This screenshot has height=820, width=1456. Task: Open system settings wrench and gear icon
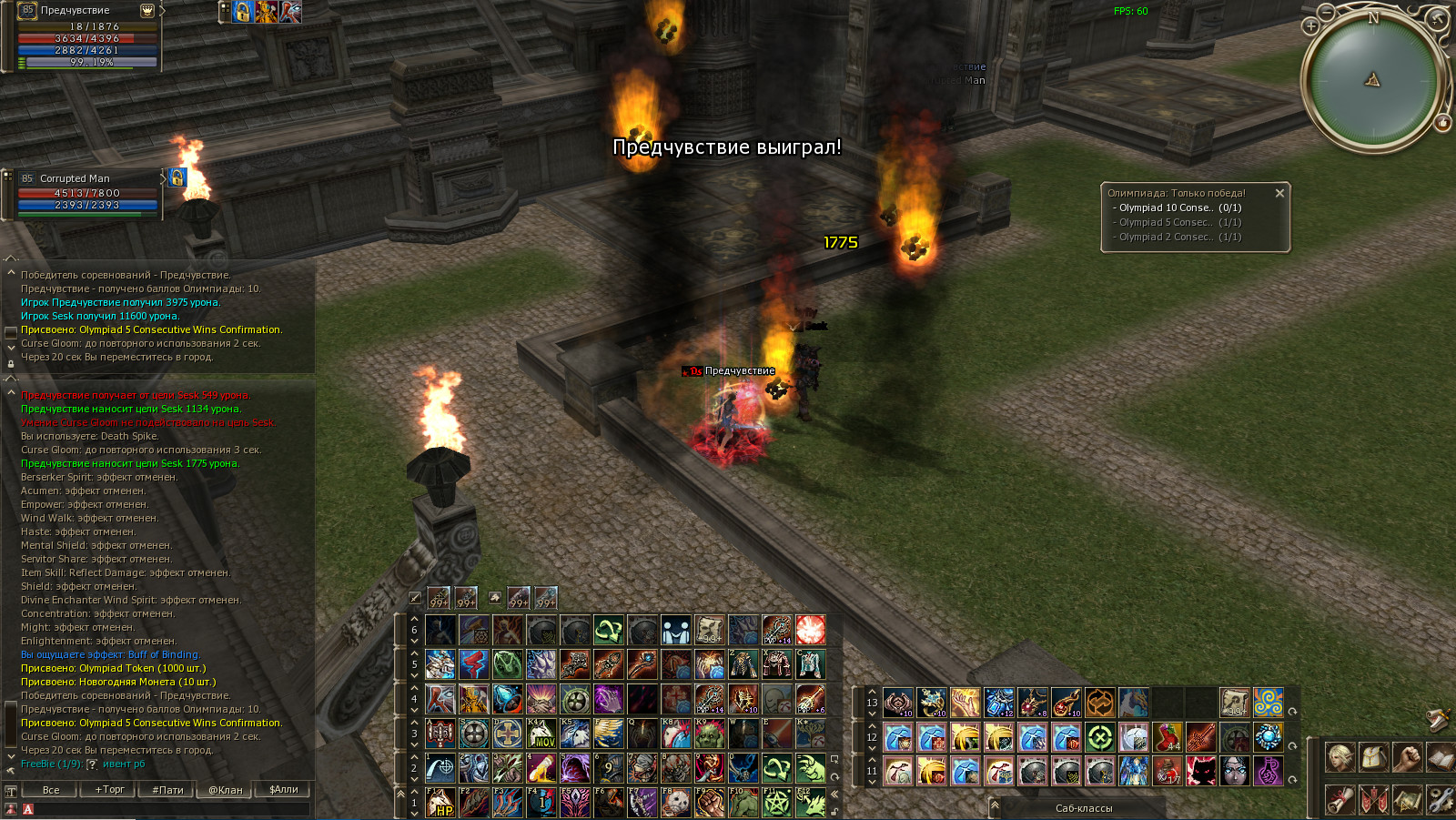click(x=1441, y=800)
